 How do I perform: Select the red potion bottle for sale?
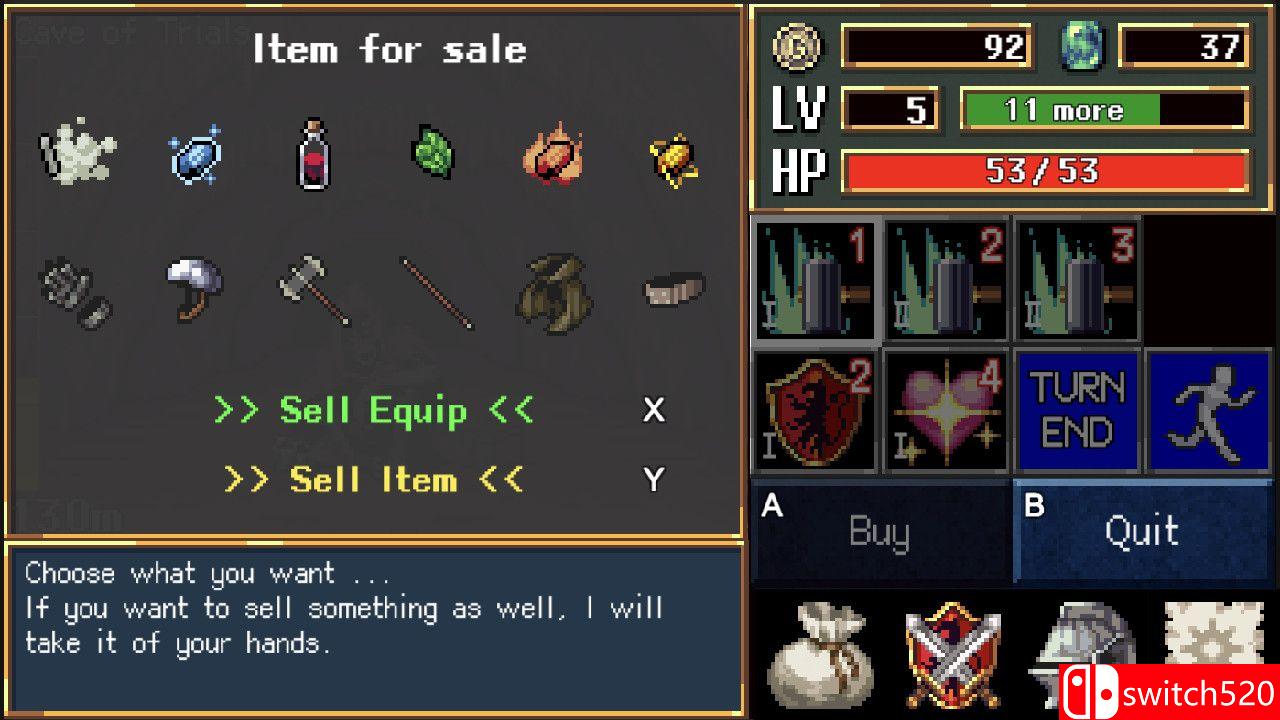coord(312,155)
